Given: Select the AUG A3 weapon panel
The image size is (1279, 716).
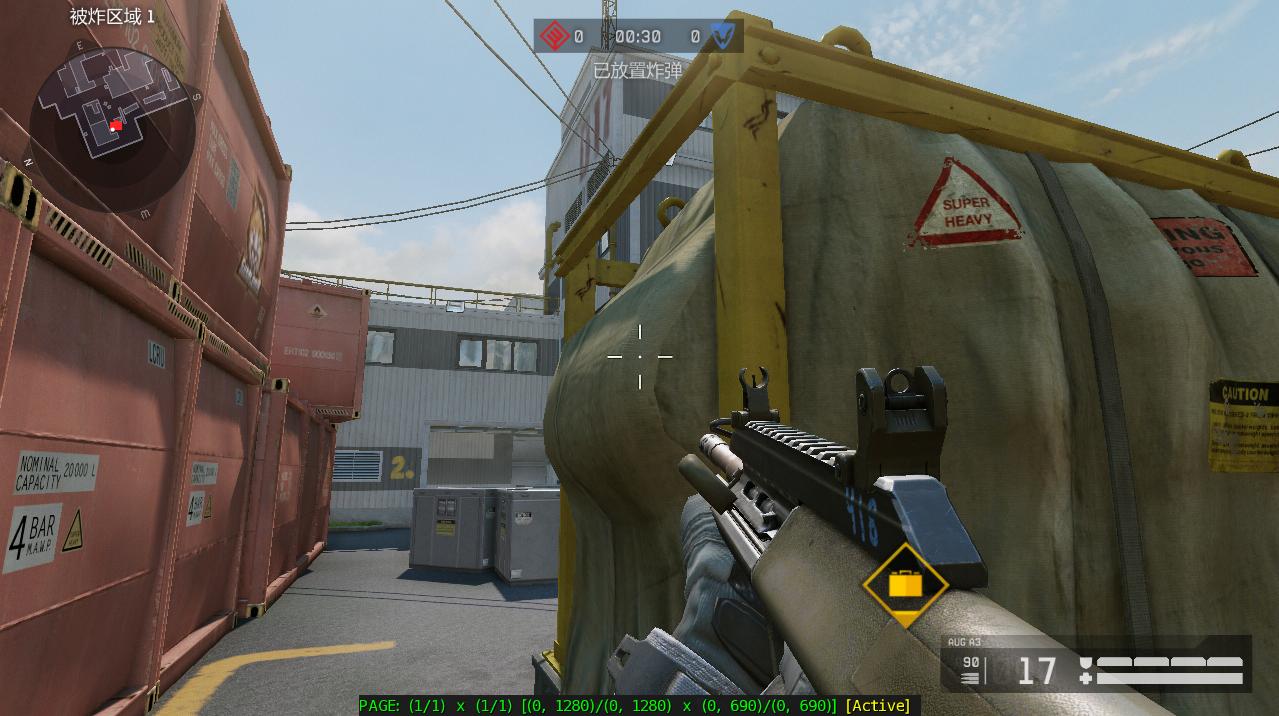Looking at the screenshot, I should pyautogui.click(x=1095, y=663).
